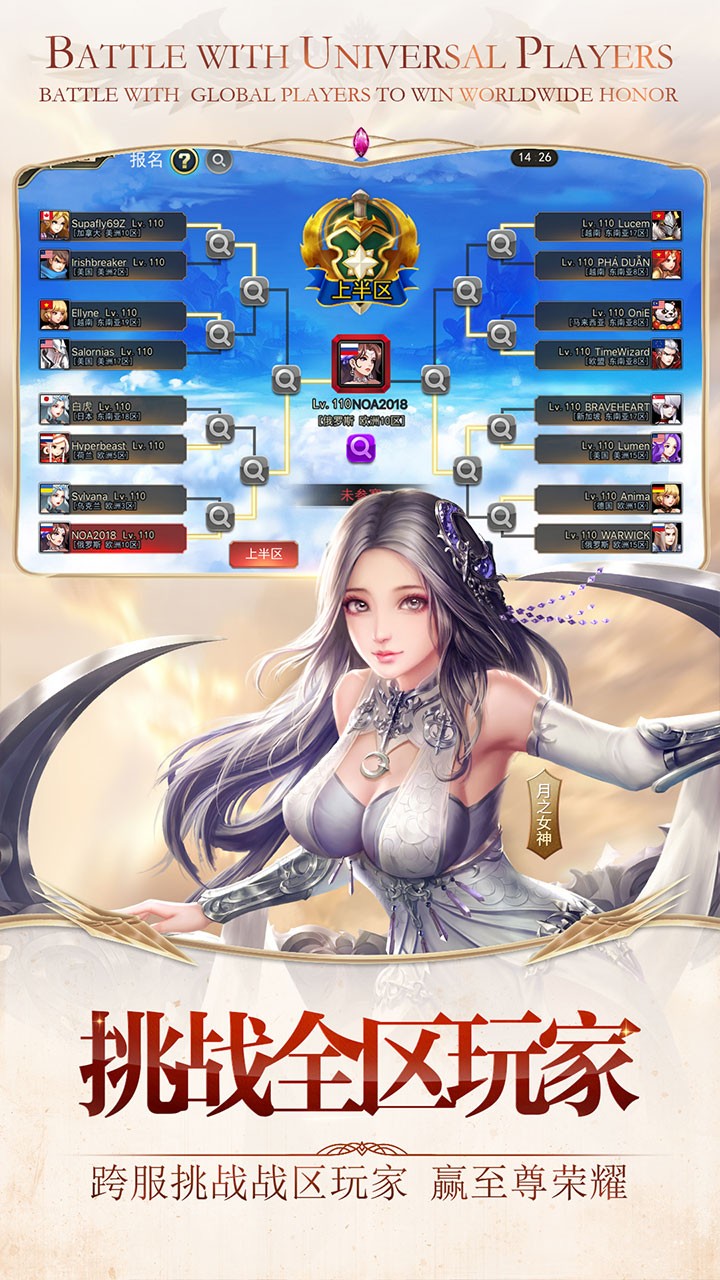This screenshot has height=1280, width=720.
Task: Choose the Irishbreaker player entry
Action: 113,265
